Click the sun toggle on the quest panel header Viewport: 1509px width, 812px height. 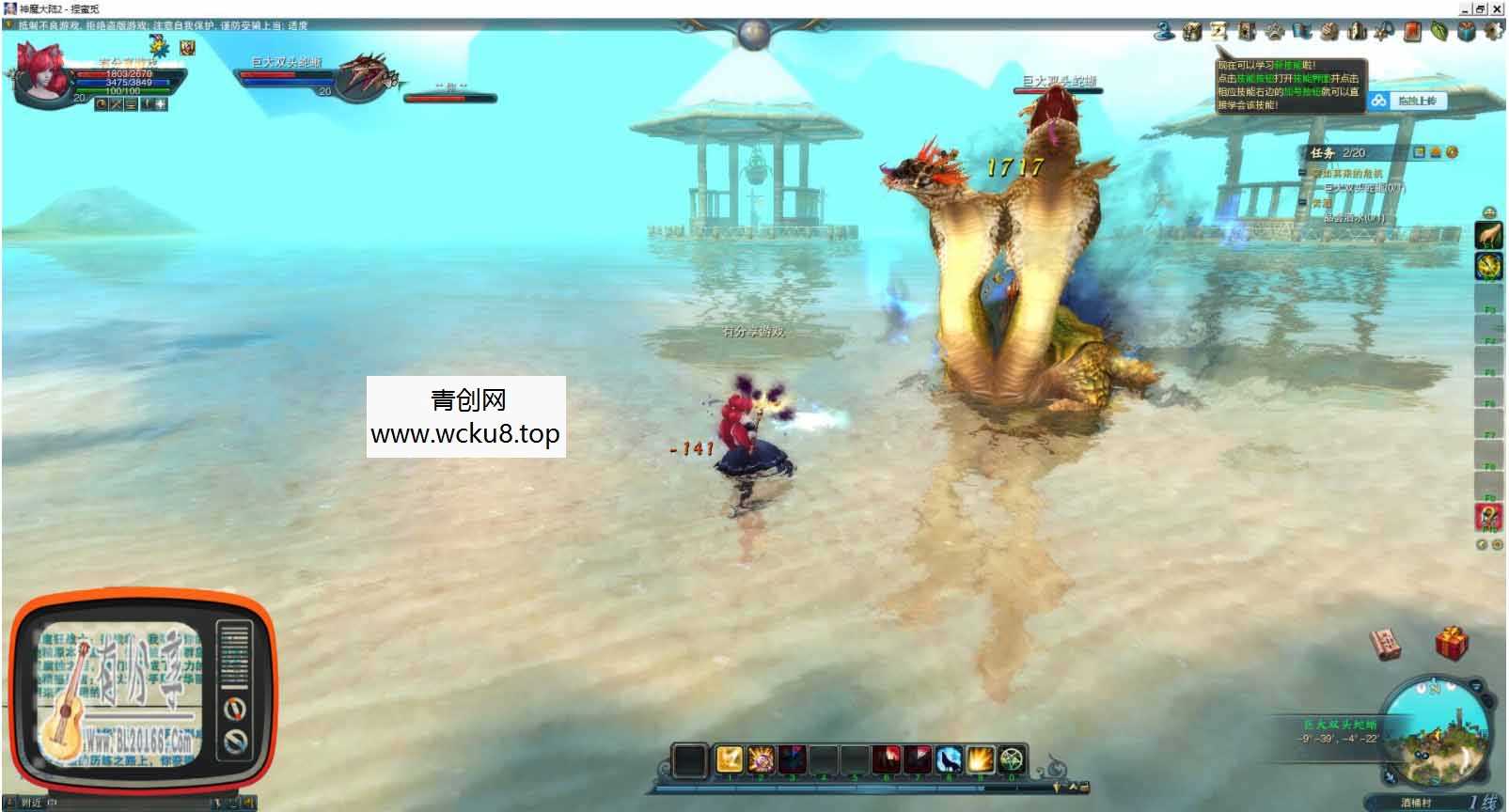(x=1436, y=151)
